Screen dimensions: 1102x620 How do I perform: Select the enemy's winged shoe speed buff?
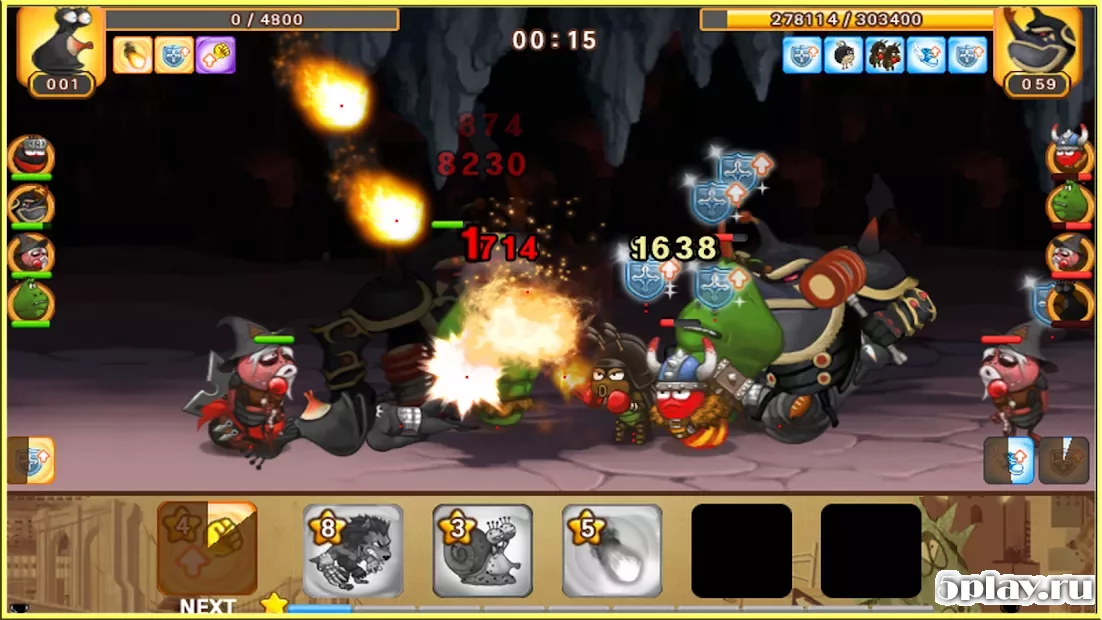[x=926, y=55]
